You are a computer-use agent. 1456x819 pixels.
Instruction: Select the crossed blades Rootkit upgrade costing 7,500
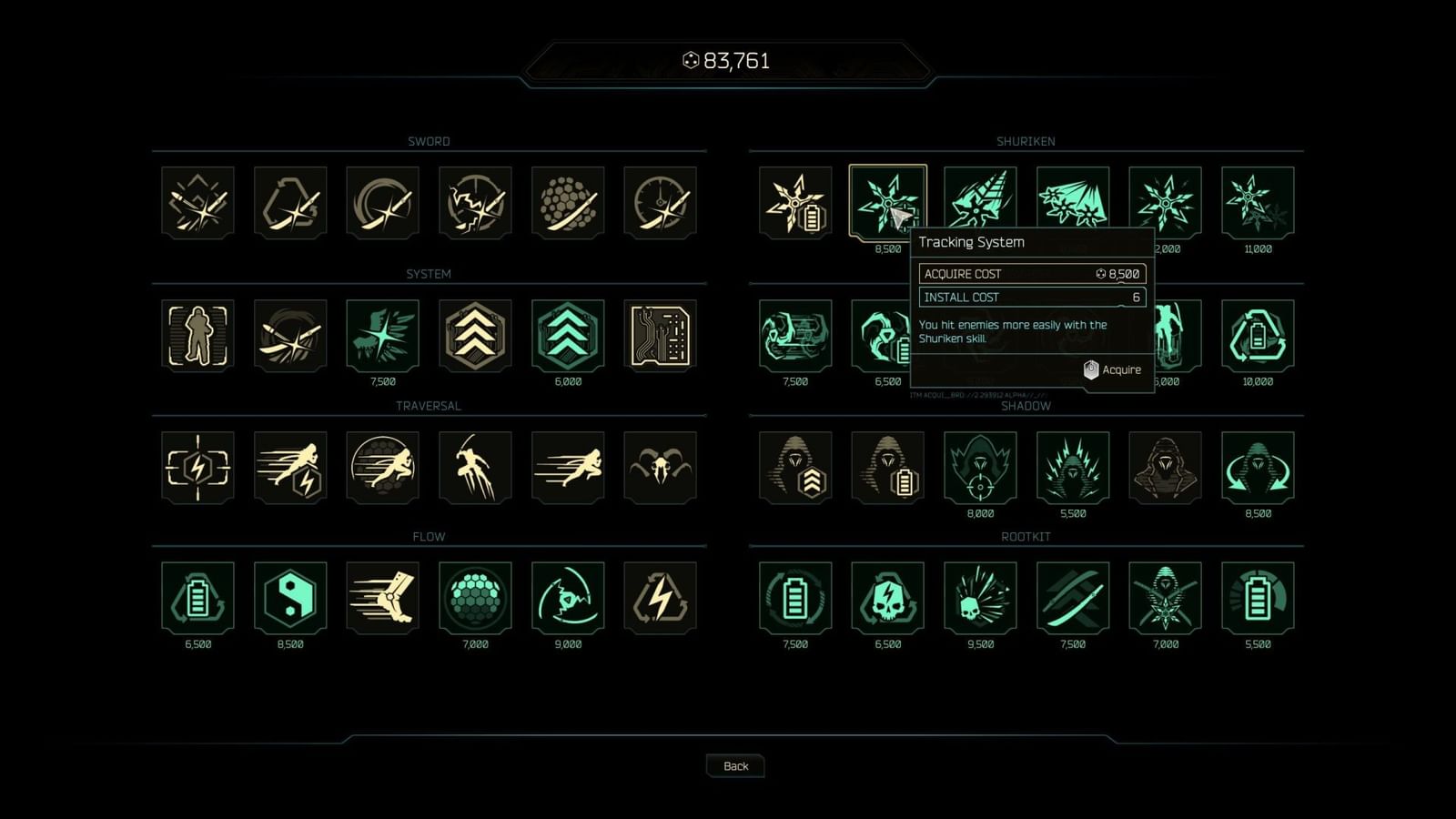(1073, 599)
